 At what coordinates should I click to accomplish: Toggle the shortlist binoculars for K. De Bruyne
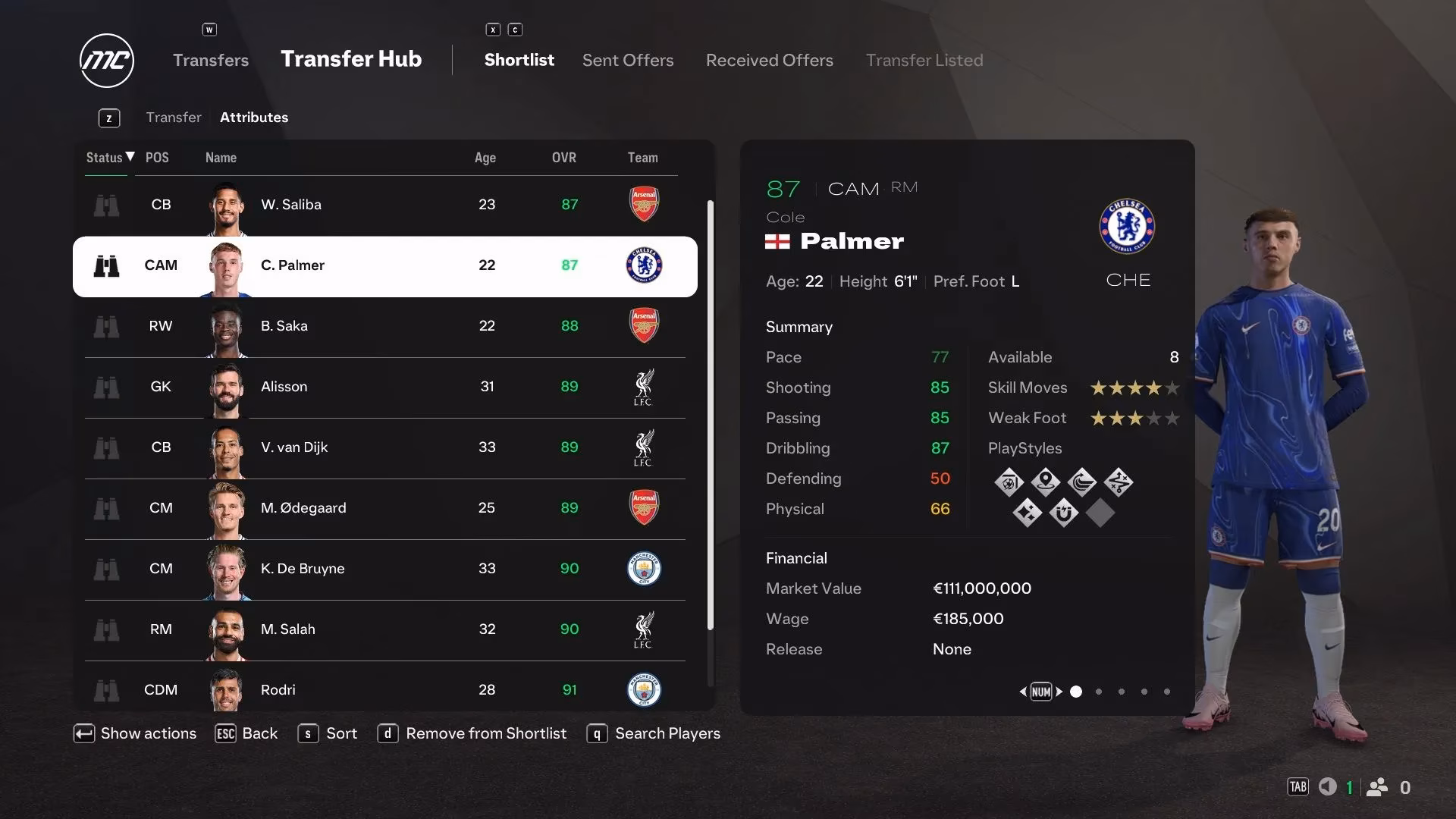click(x=107, y=569)
